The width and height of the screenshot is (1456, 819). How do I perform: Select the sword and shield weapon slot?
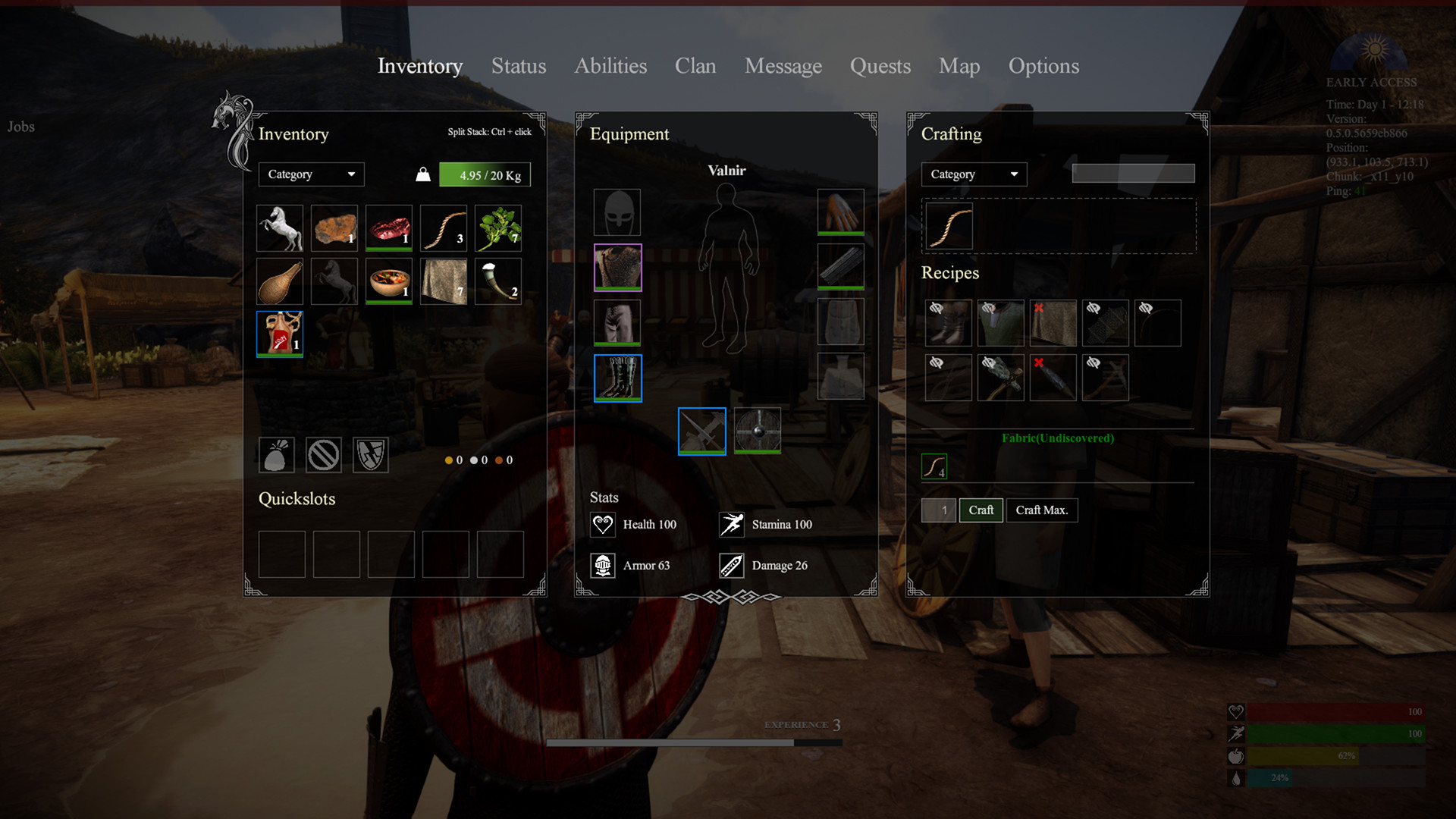click(701, 430)
